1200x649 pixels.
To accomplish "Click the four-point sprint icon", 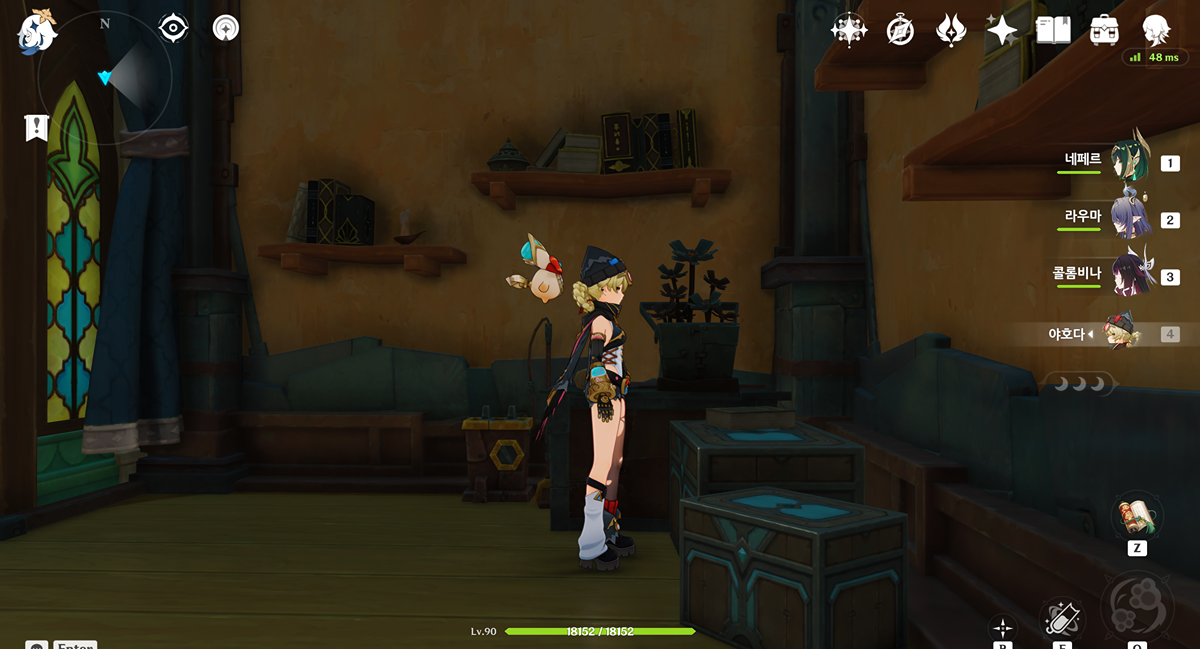I will (x=1002, y=628).
